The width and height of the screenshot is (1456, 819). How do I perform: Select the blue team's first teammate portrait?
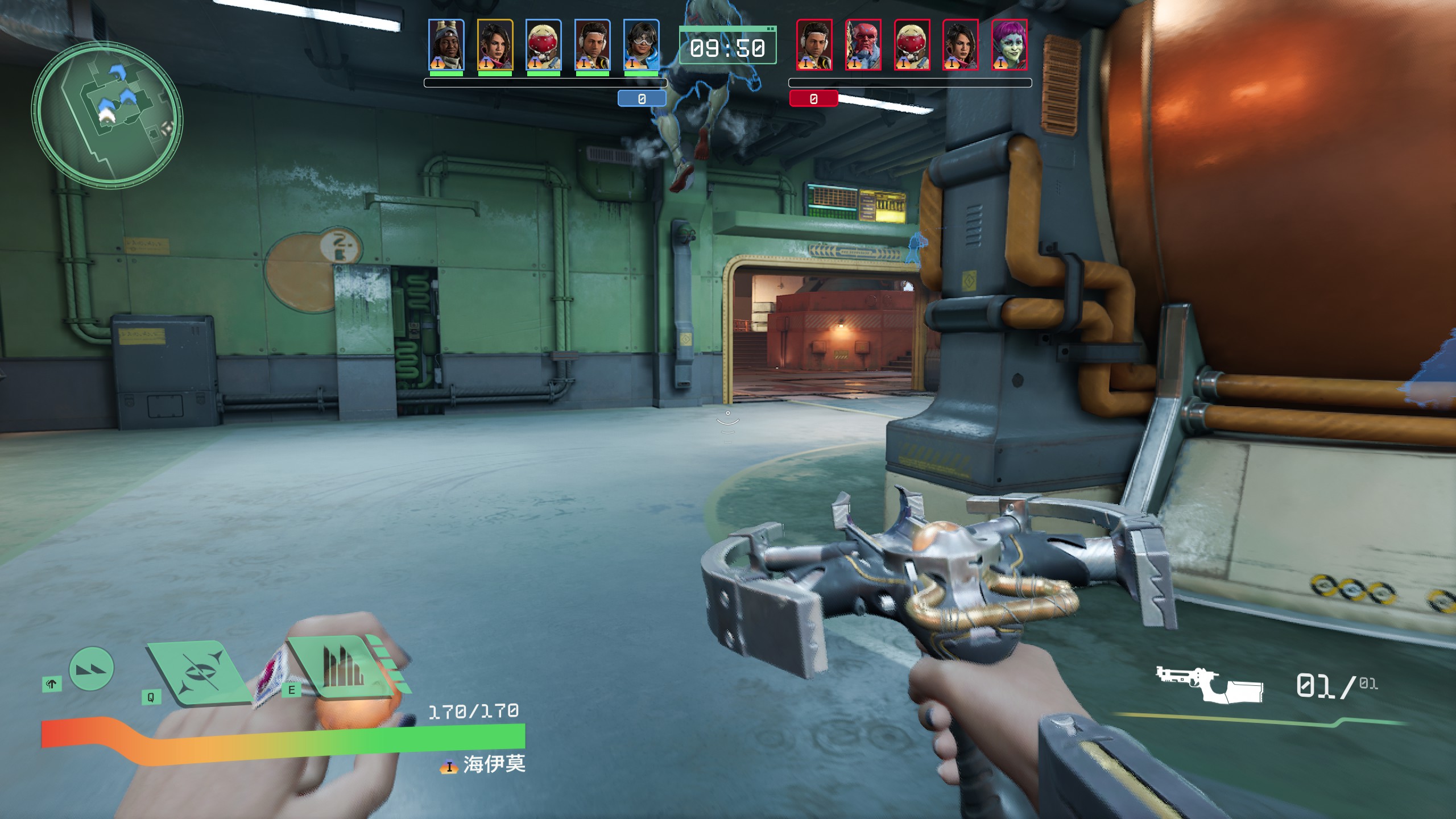point(446,45)
